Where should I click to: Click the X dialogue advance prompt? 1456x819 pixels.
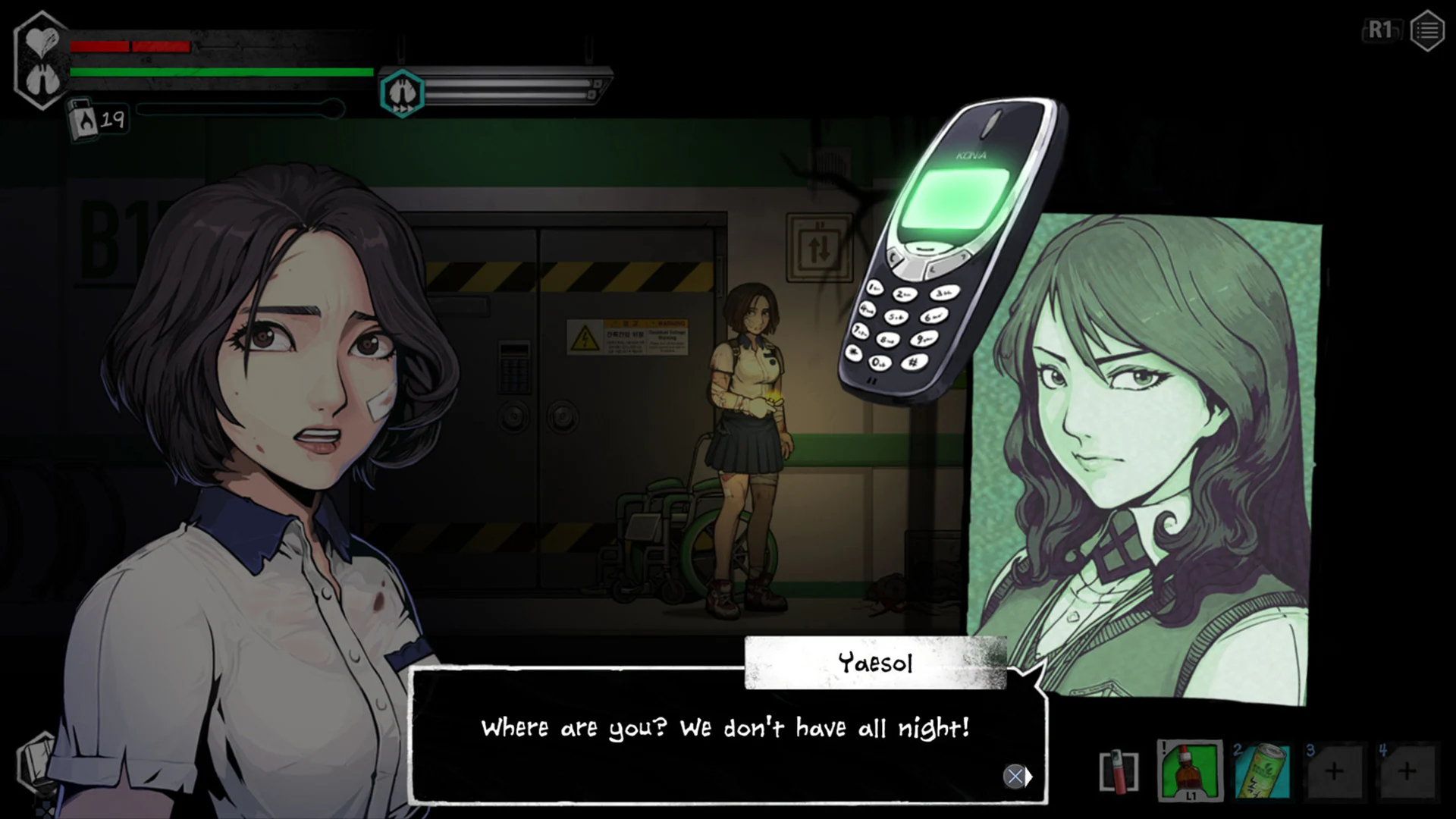tap(1015, 777)
